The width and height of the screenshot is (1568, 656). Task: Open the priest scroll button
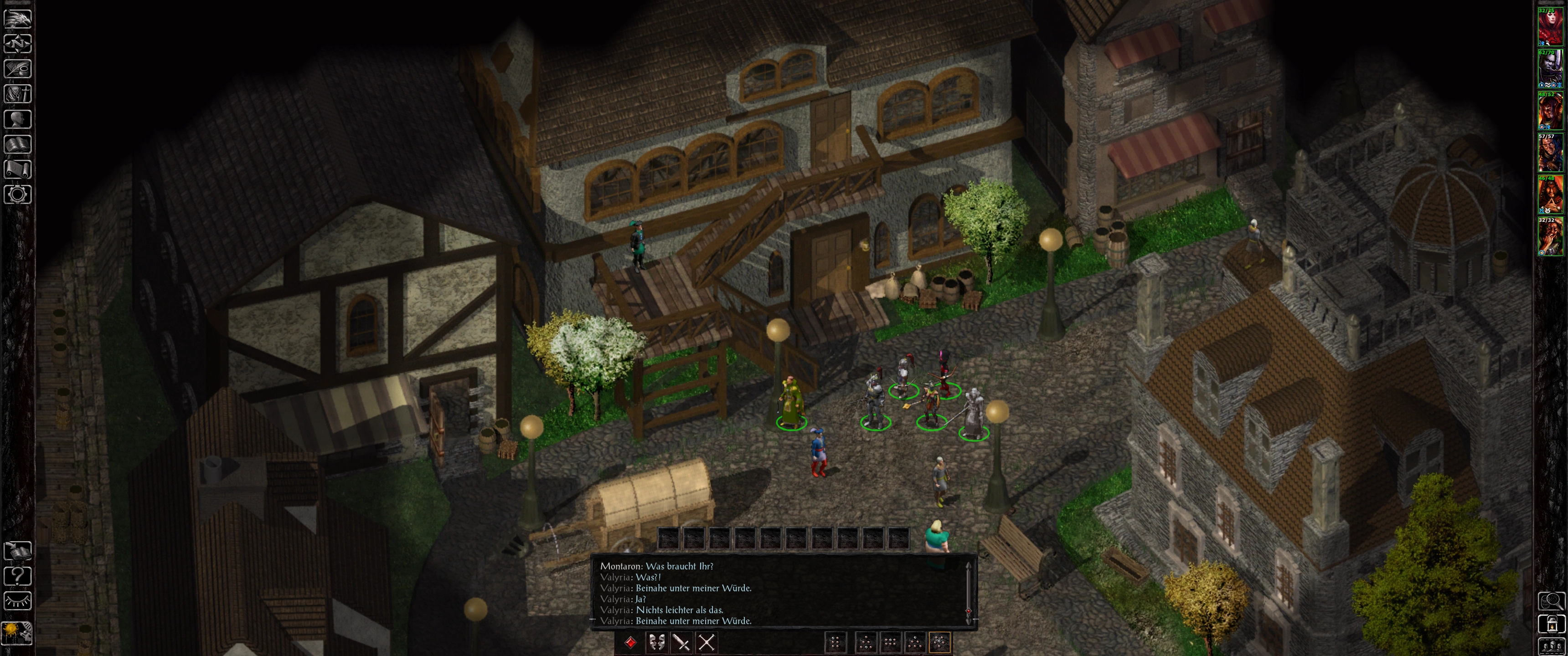pos(18,169)
